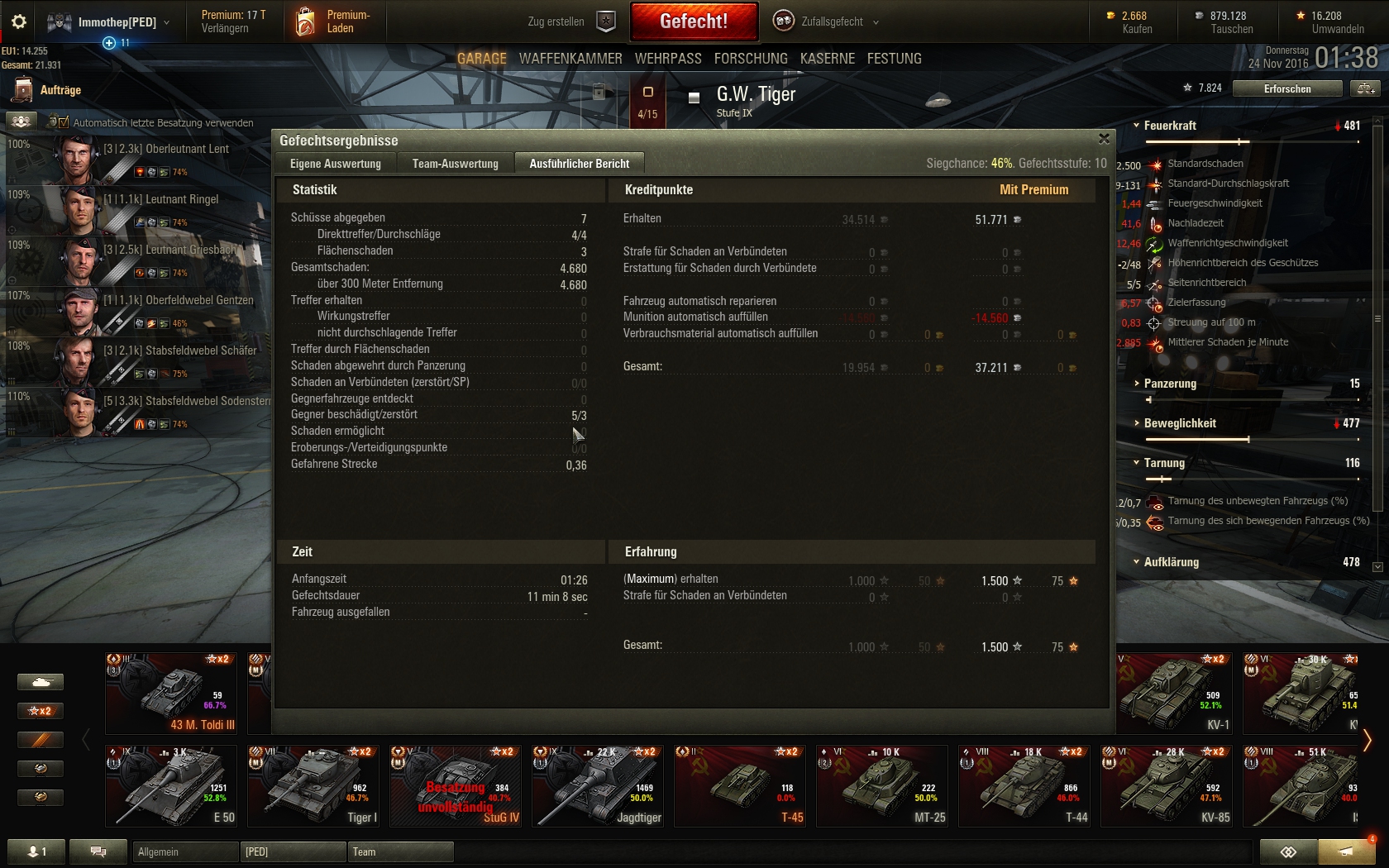This screenshot has width=1389, height=868.
Task: Select the Ausführlicher Bericht tab
Action: coord(579,164)
